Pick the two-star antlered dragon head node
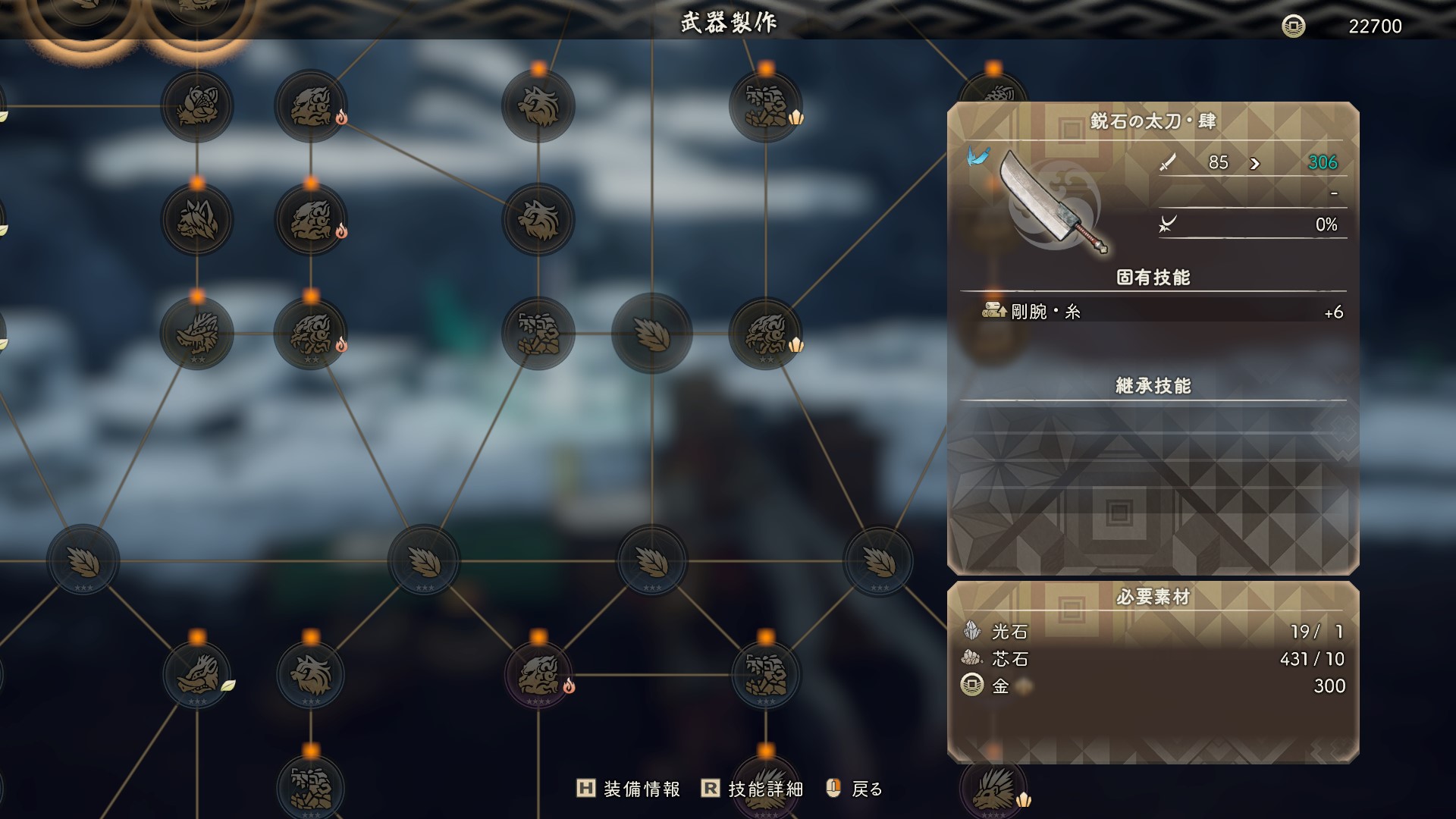The image size is (1456, 819). tap(197, 334)
